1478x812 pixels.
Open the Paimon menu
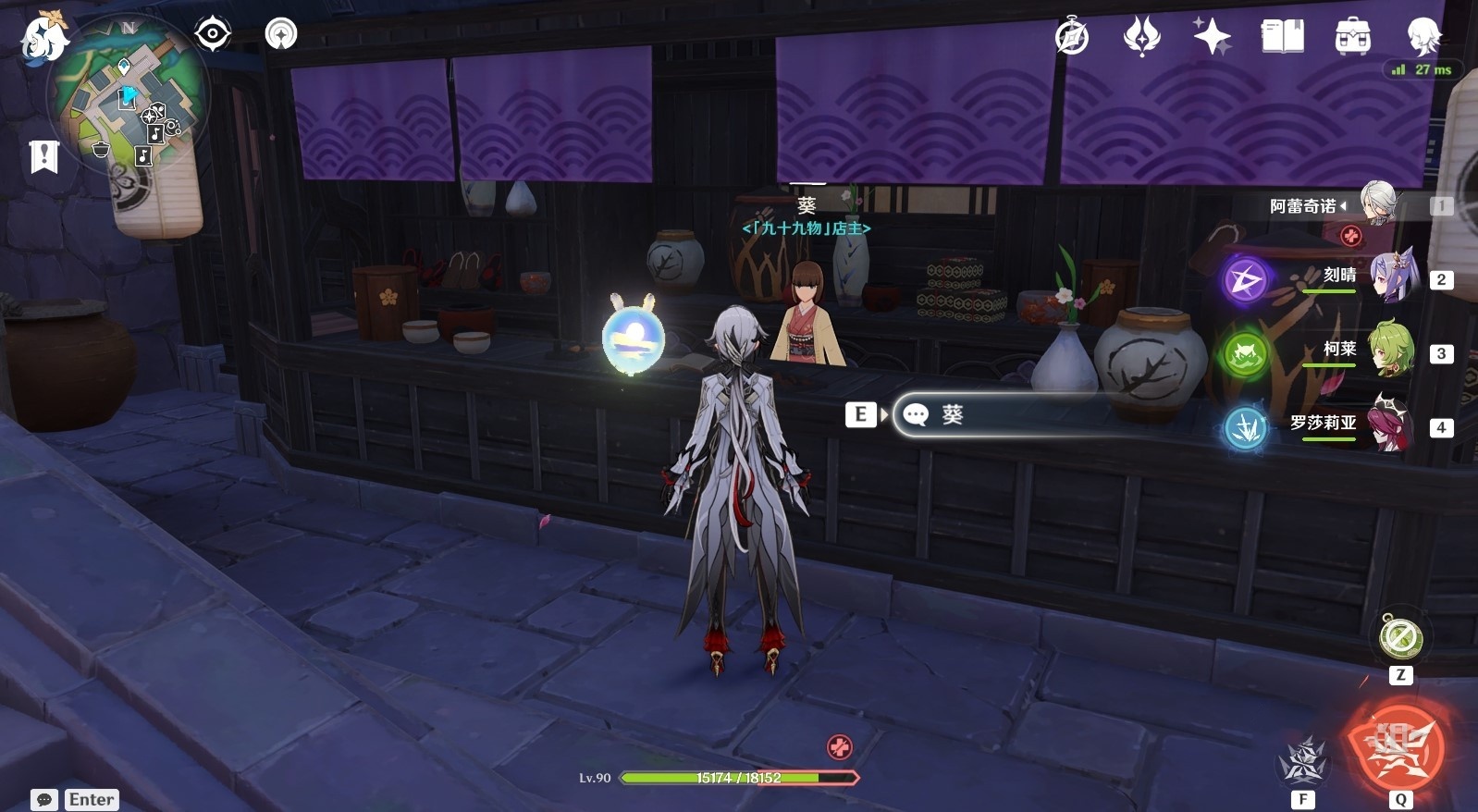(x=43, y=37)
